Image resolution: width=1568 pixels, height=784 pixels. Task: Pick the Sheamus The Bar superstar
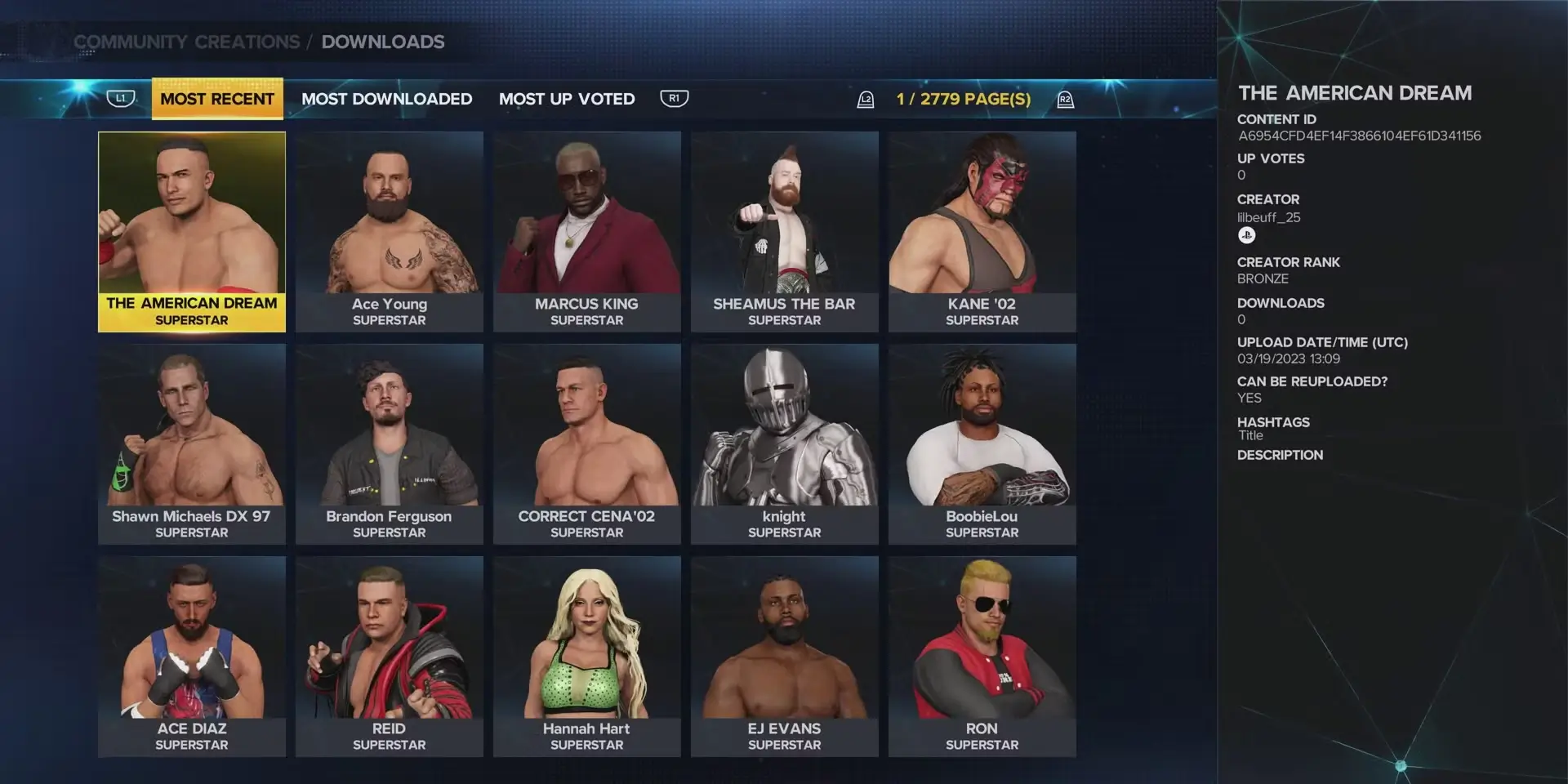coord(785,232)
